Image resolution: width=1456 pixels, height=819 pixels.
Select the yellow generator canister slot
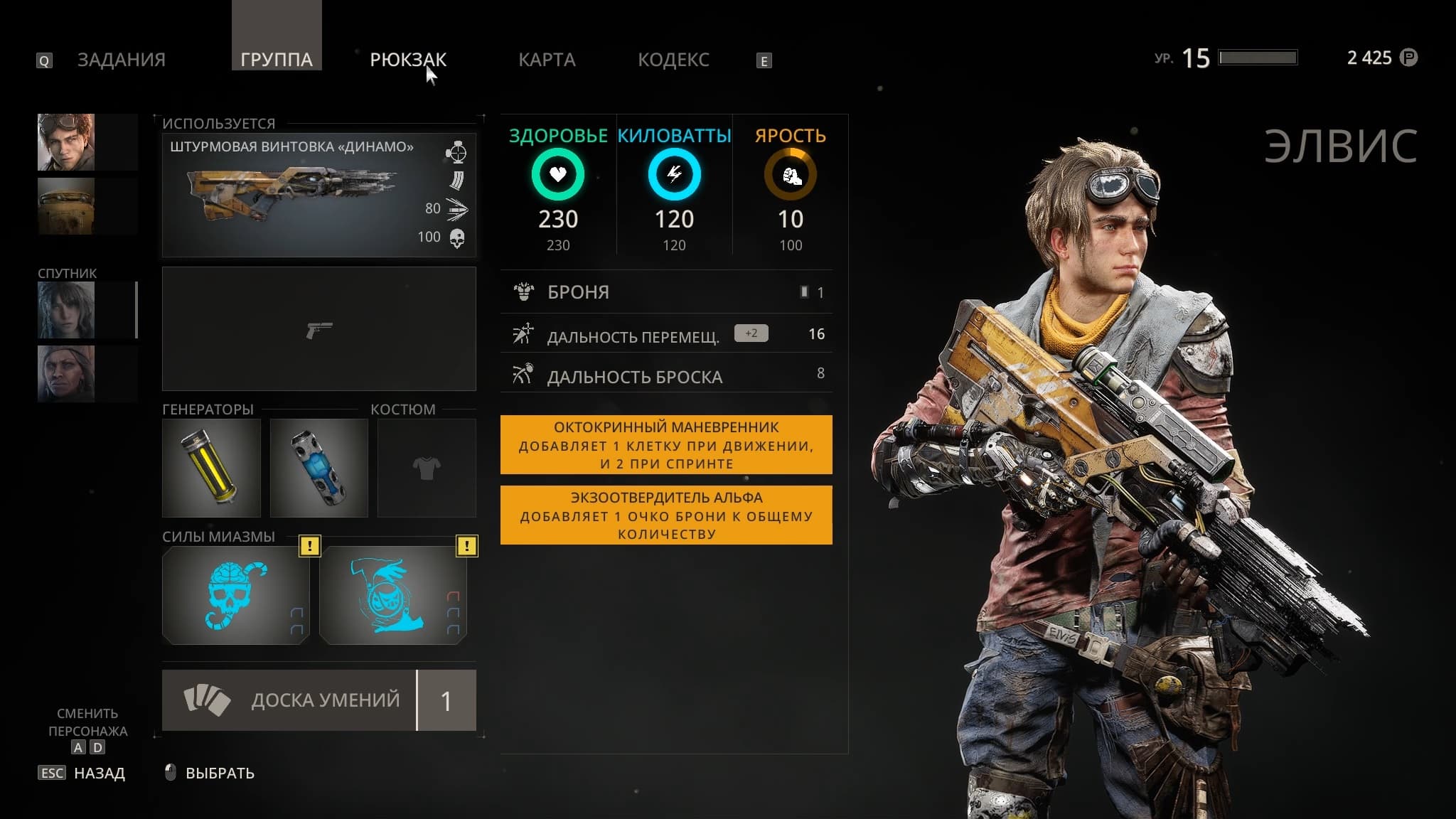click(211, 468)
